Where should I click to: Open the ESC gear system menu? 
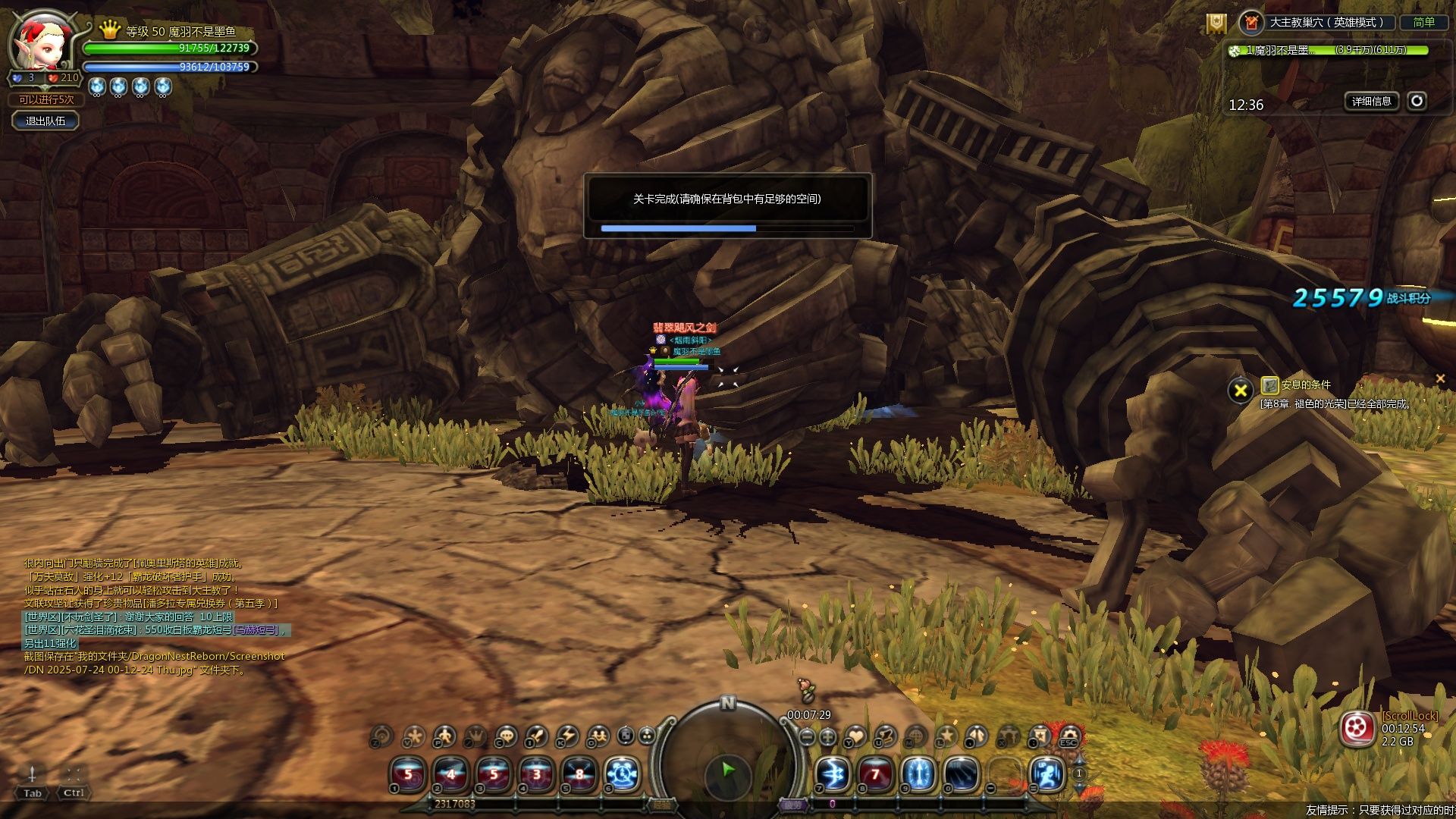[1069, 736]
